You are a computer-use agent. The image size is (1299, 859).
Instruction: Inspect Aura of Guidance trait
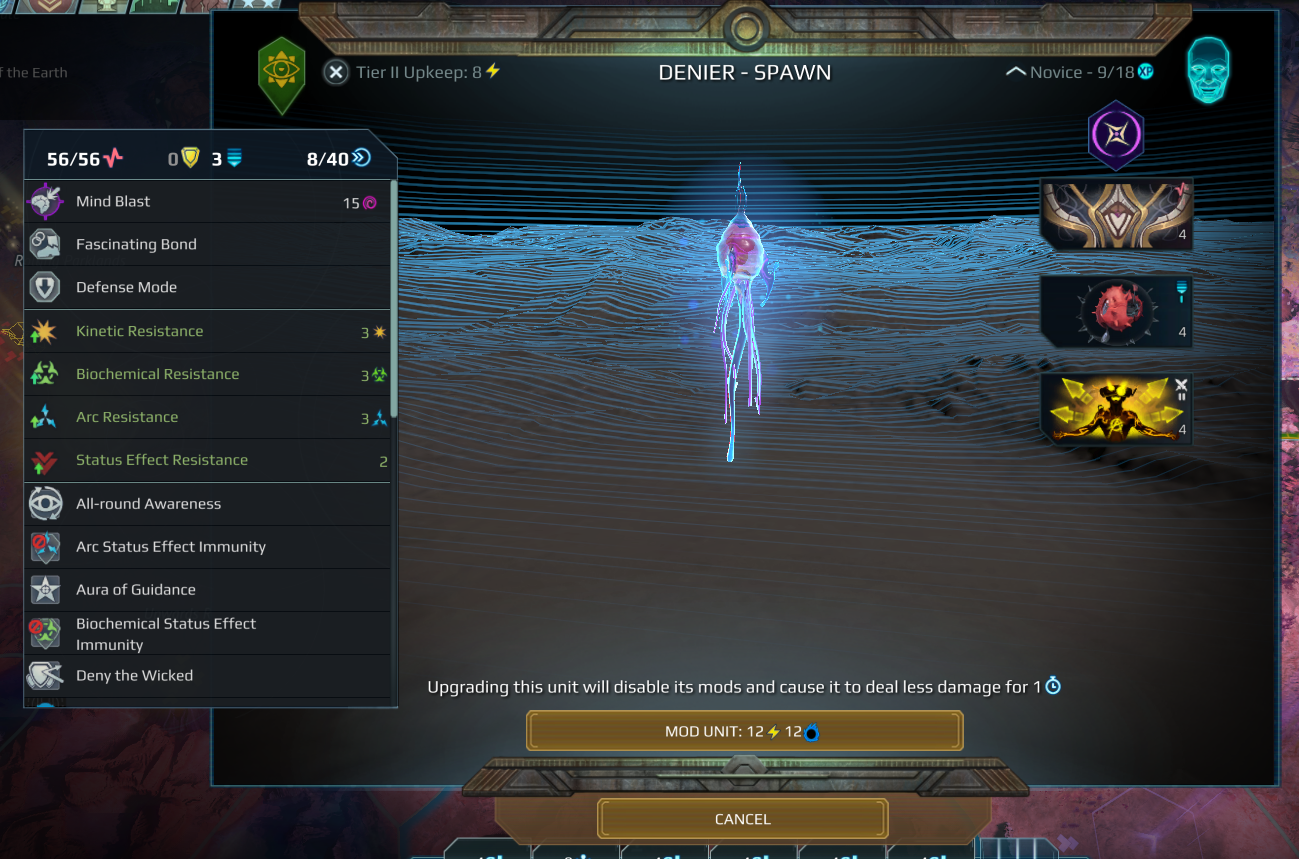coord(207,590)
